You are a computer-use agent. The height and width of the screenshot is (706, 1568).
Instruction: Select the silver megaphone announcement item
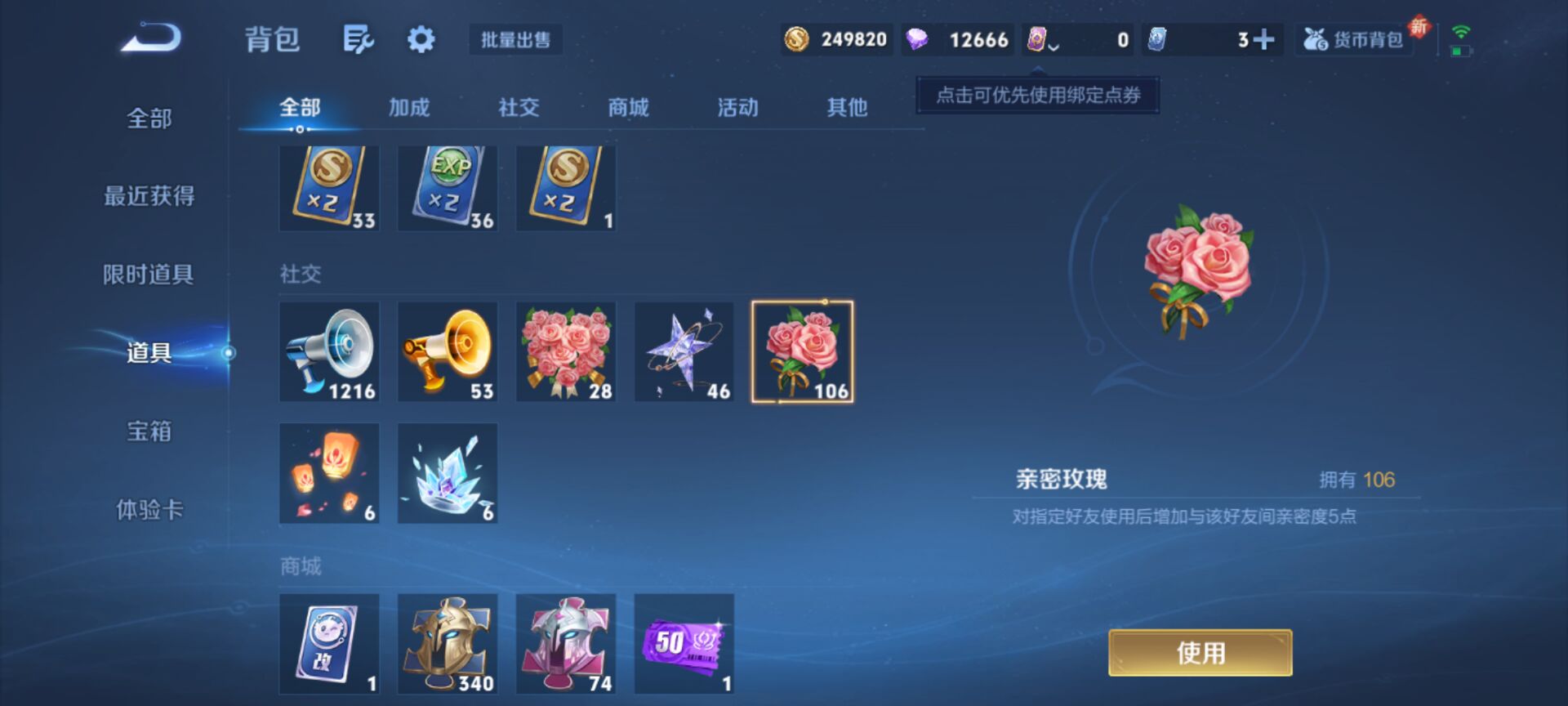(x=329, y=351)
